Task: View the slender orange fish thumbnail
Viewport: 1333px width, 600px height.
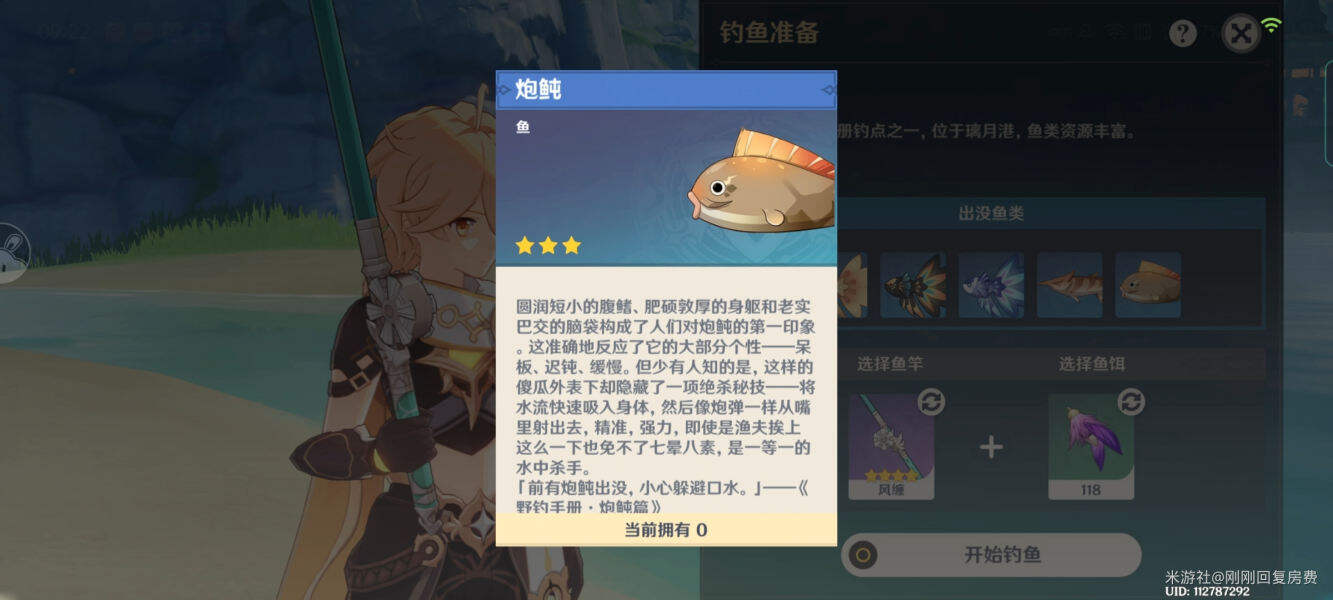Action: tap(1069, 285)
